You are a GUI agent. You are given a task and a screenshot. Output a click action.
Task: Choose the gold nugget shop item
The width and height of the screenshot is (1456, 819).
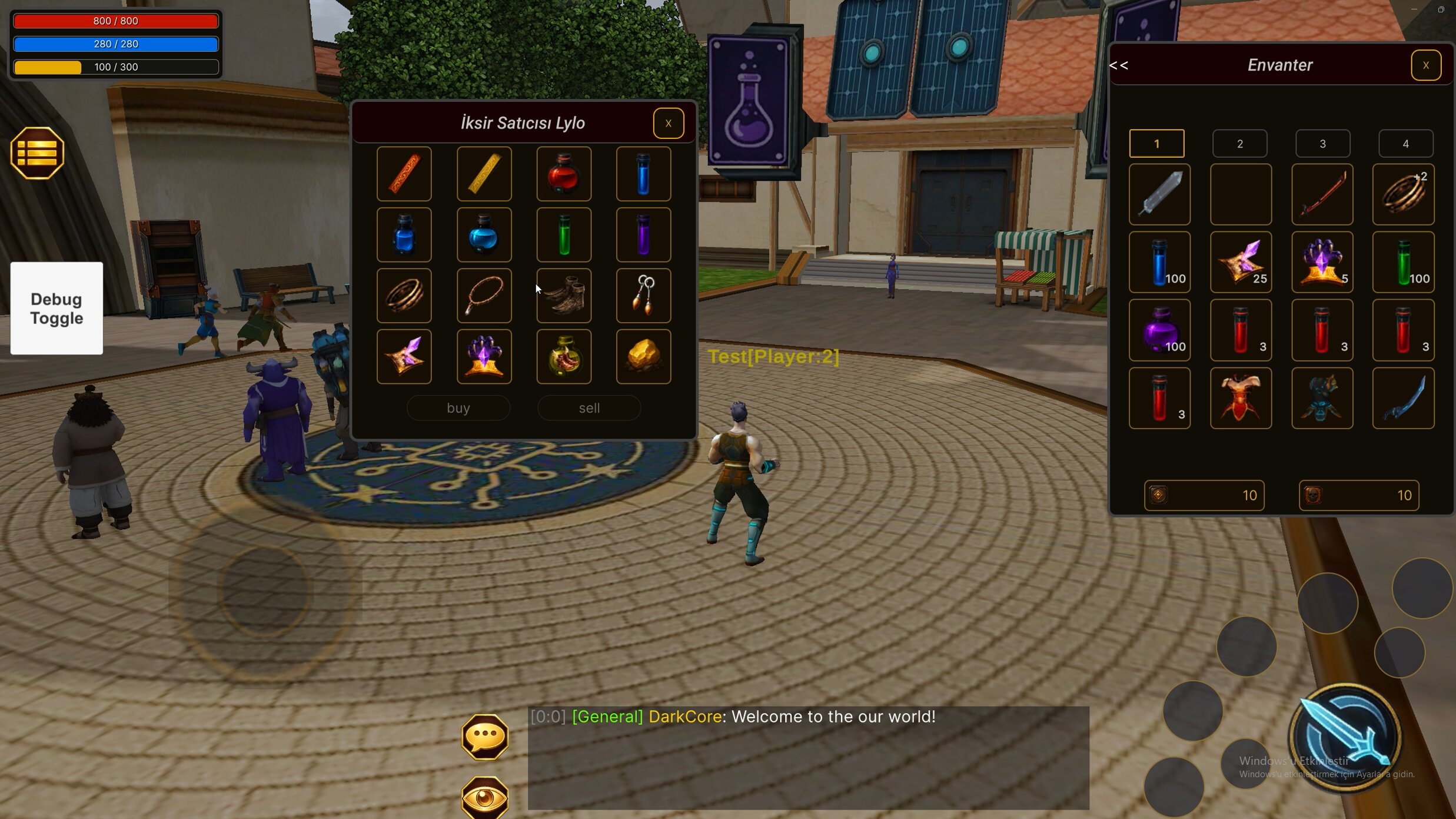(643, 357)
